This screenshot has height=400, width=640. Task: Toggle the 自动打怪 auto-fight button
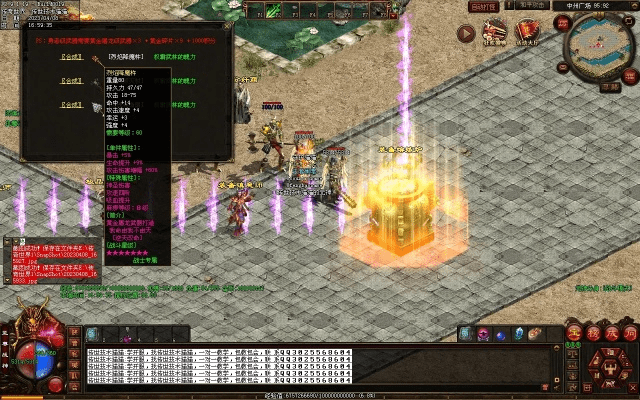tap(485, 6)
